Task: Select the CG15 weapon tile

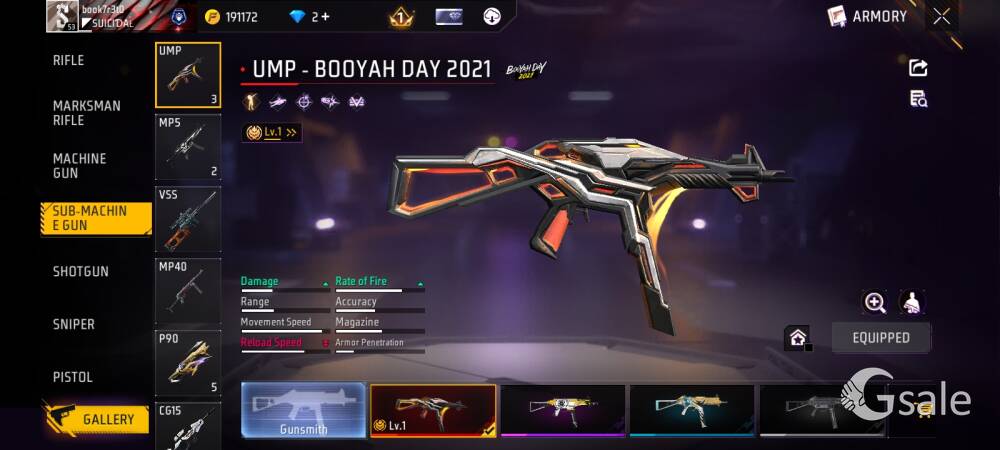Action: coord(188,427)
